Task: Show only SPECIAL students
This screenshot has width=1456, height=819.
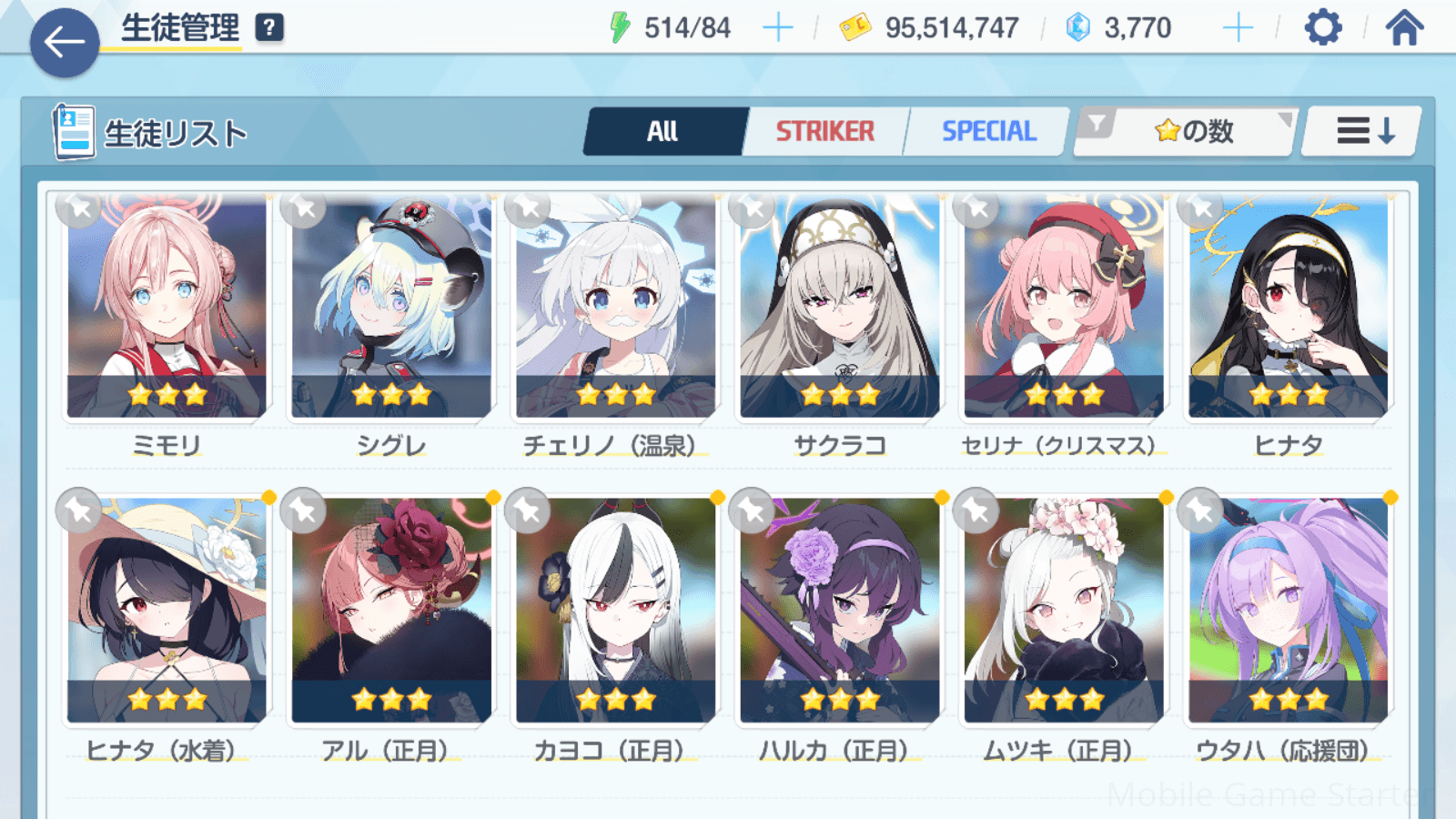Action: (988, 132)
